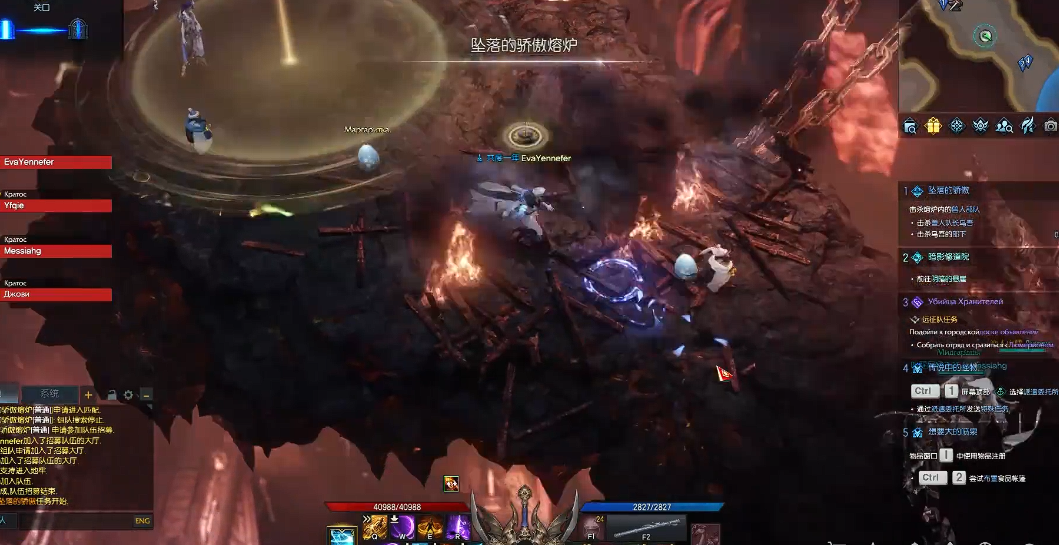Toggle the ENG chat language button
Image resolution: width=1059 pixels, height=545 pixels.
point(142,520)
